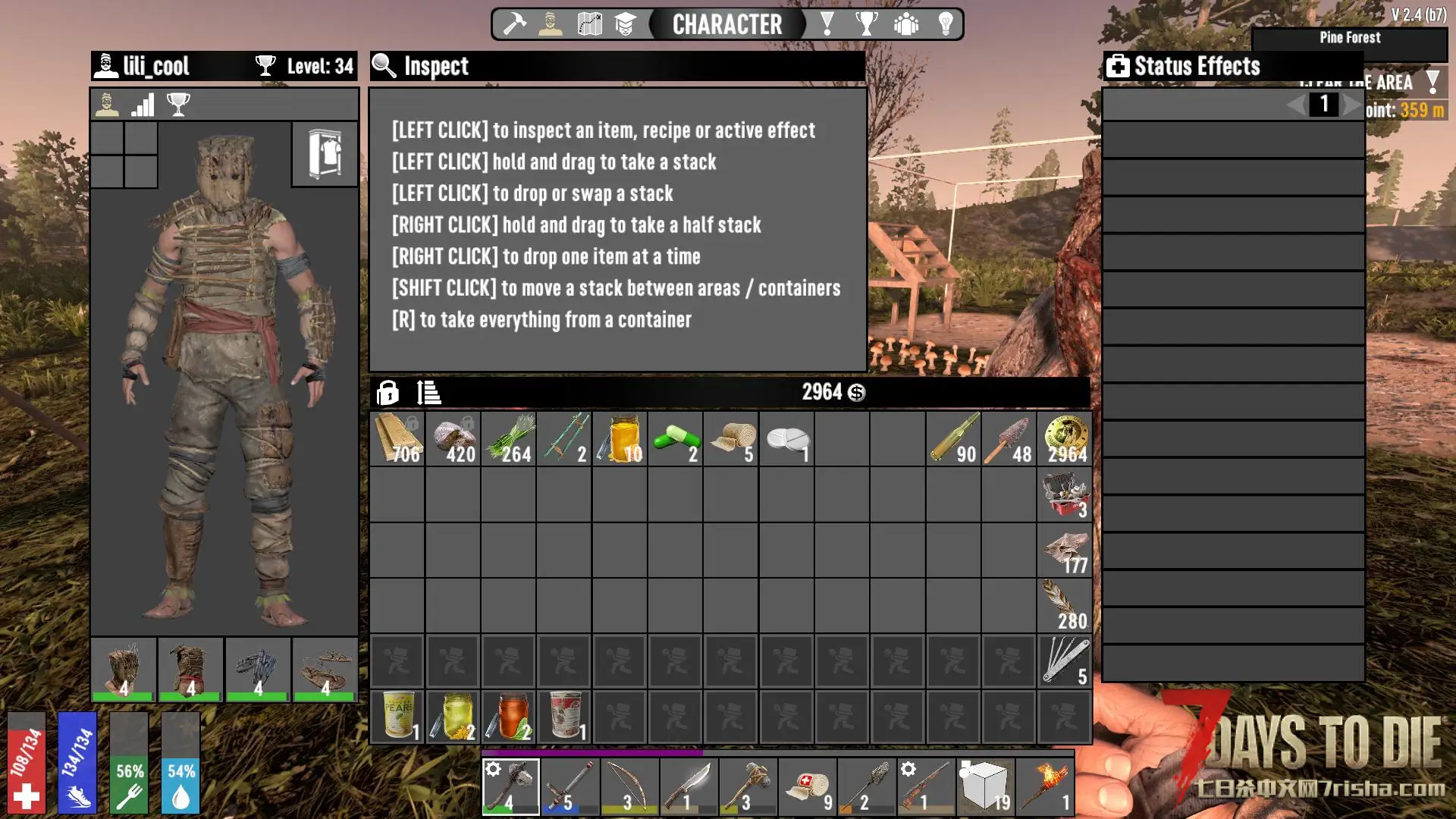Show the challenges trophy tab
Image resolution: width=1456 pixels, height=819 pixels.
coord(866,24)
